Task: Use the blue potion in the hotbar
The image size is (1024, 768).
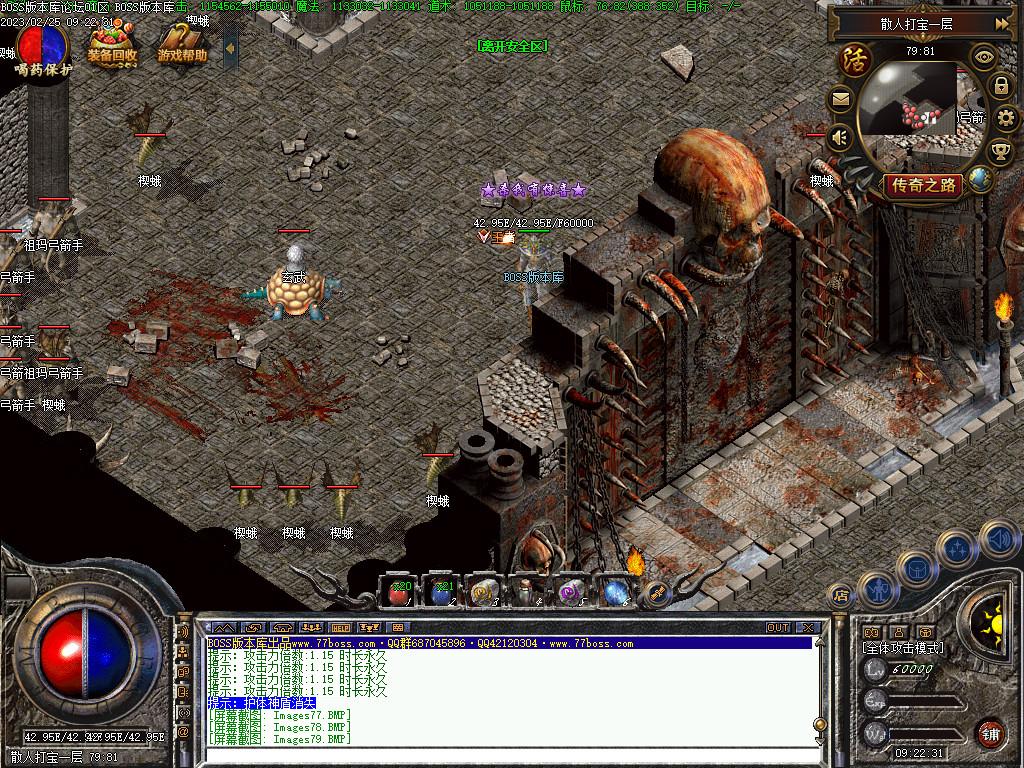Action: tap(440, 592)
